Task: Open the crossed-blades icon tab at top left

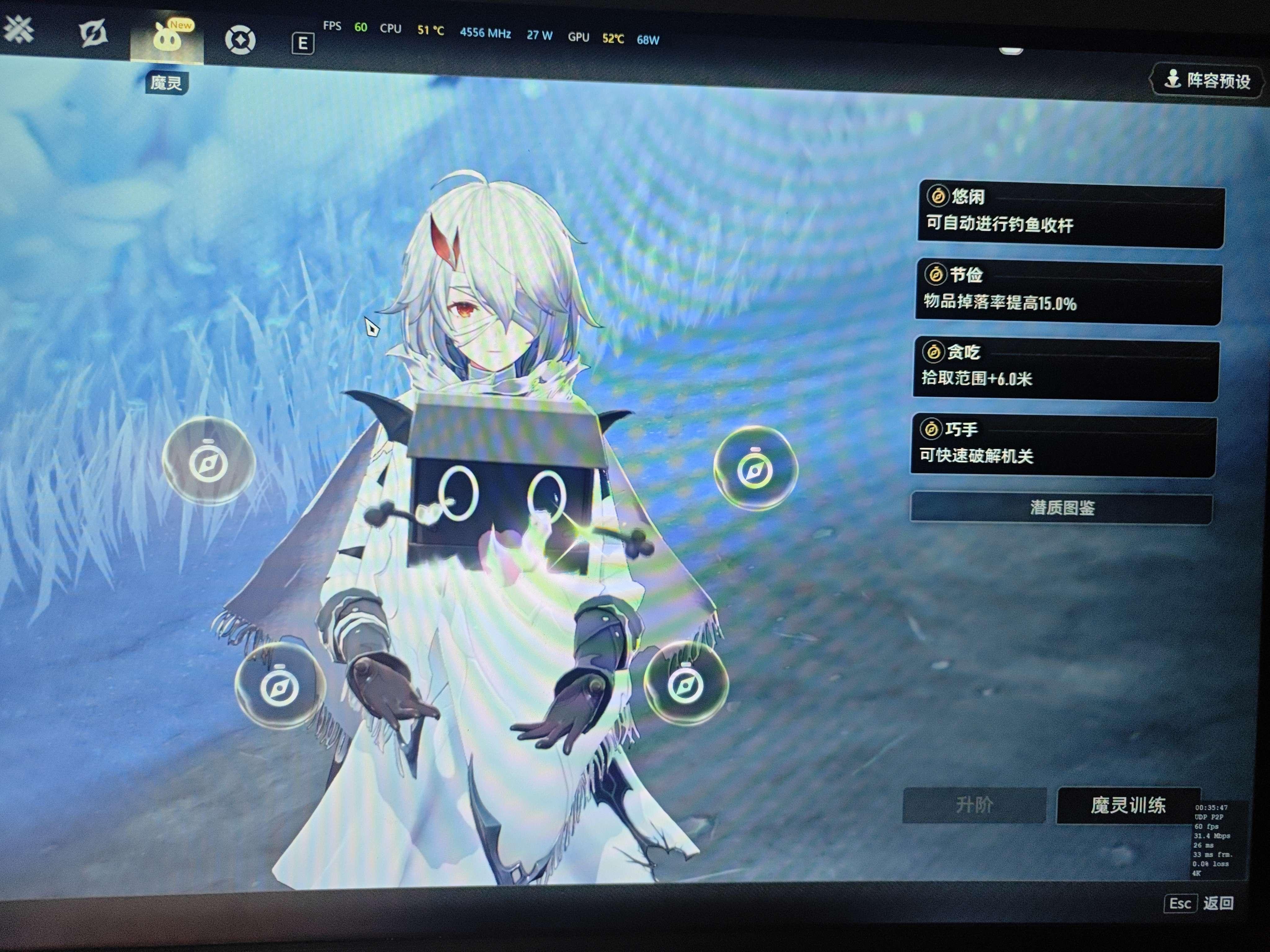Action: pos(19,29)
